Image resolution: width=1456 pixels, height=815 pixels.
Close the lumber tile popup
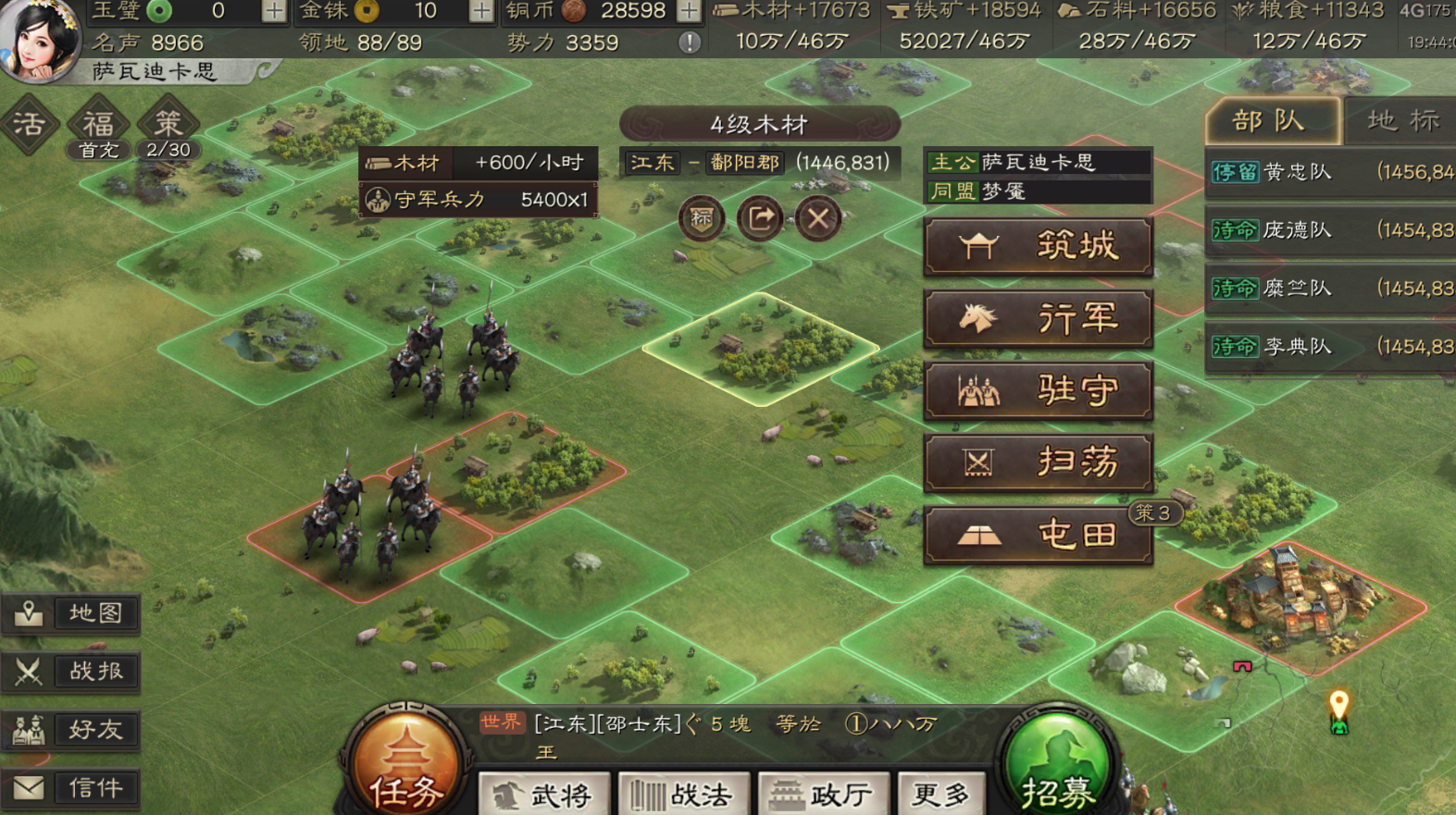tap(818, 219)
